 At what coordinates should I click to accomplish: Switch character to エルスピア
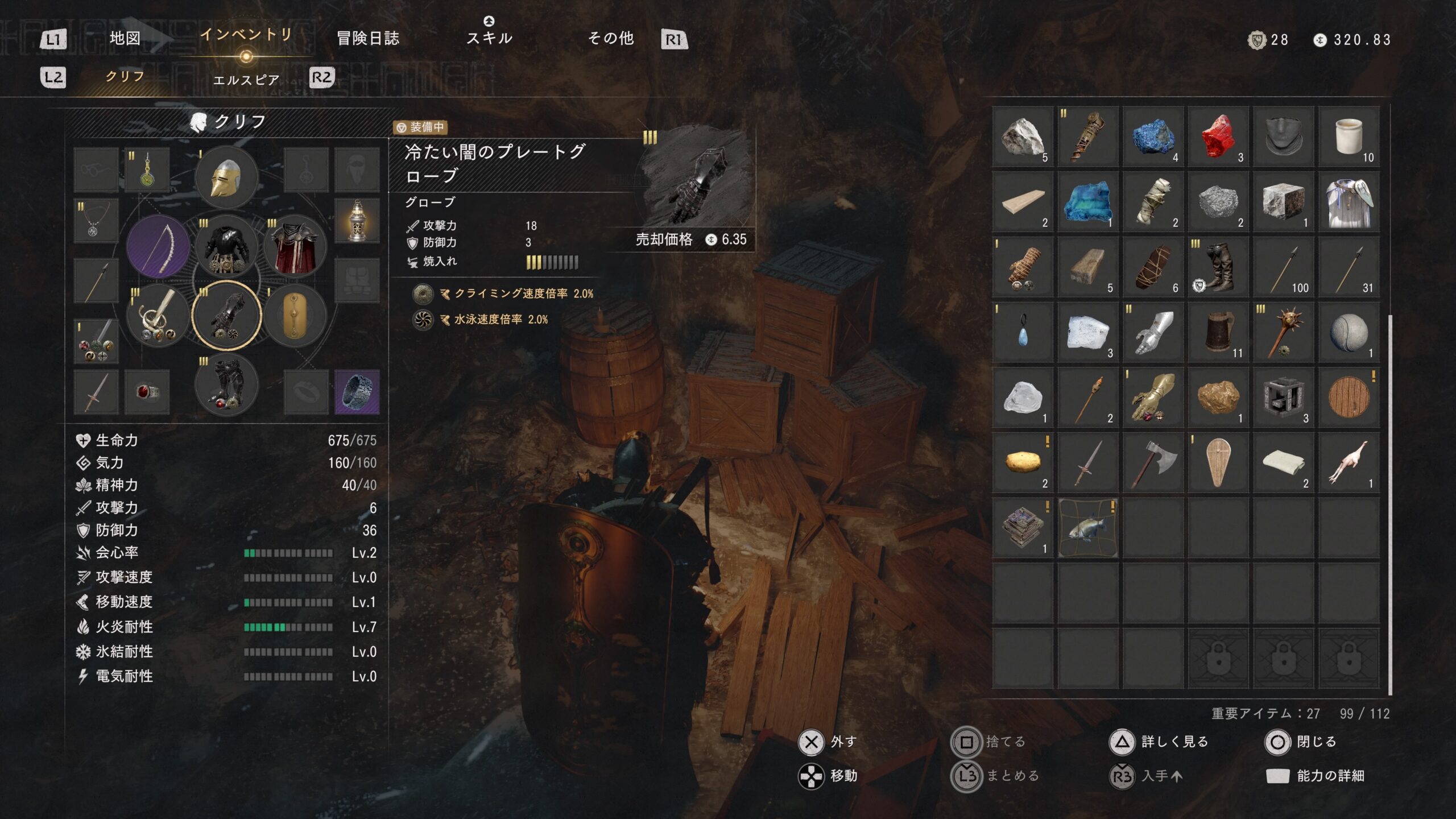(x=246, y=80)
